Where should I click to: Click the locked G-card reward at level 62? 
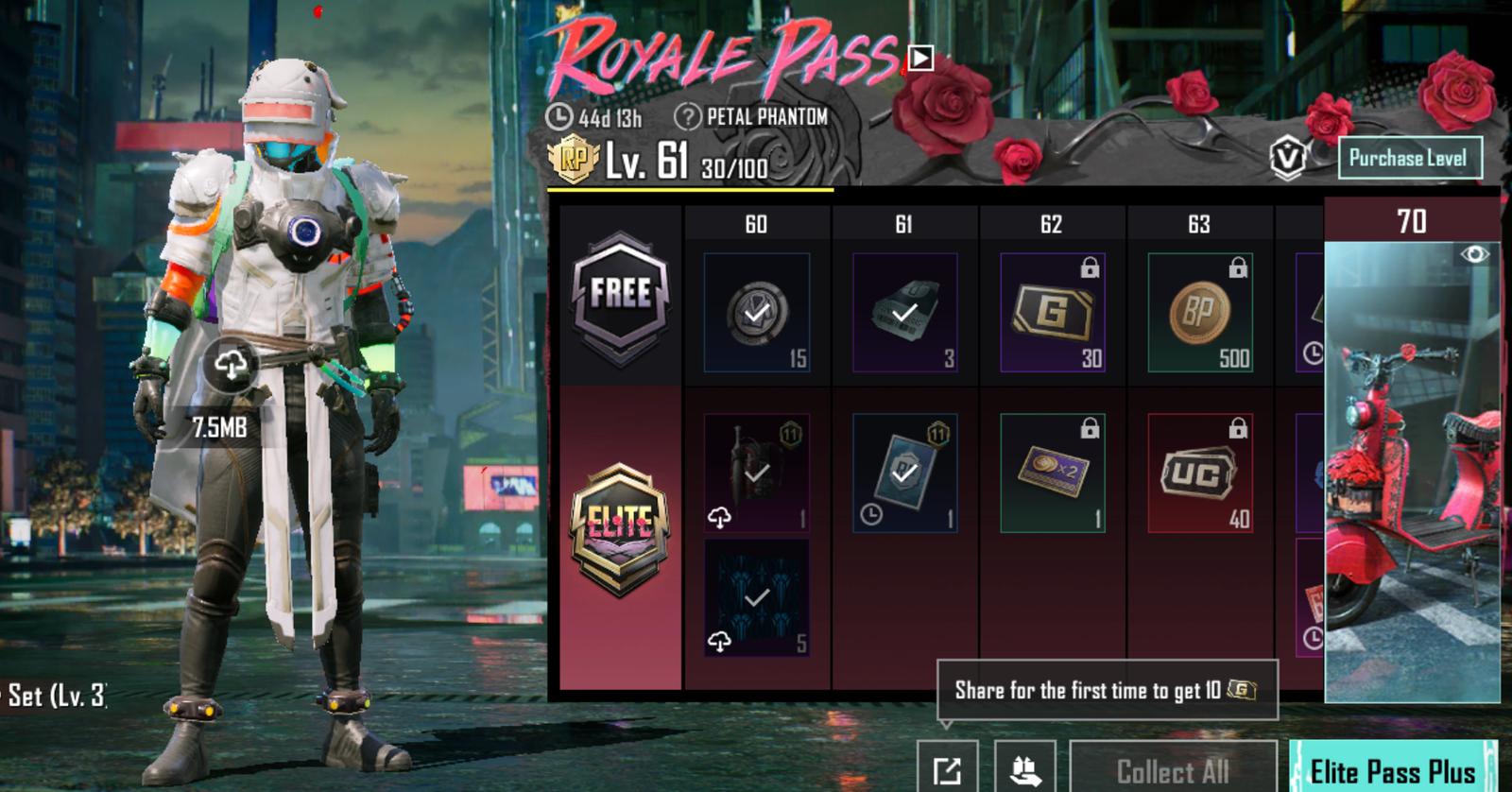pos(1052,312)
